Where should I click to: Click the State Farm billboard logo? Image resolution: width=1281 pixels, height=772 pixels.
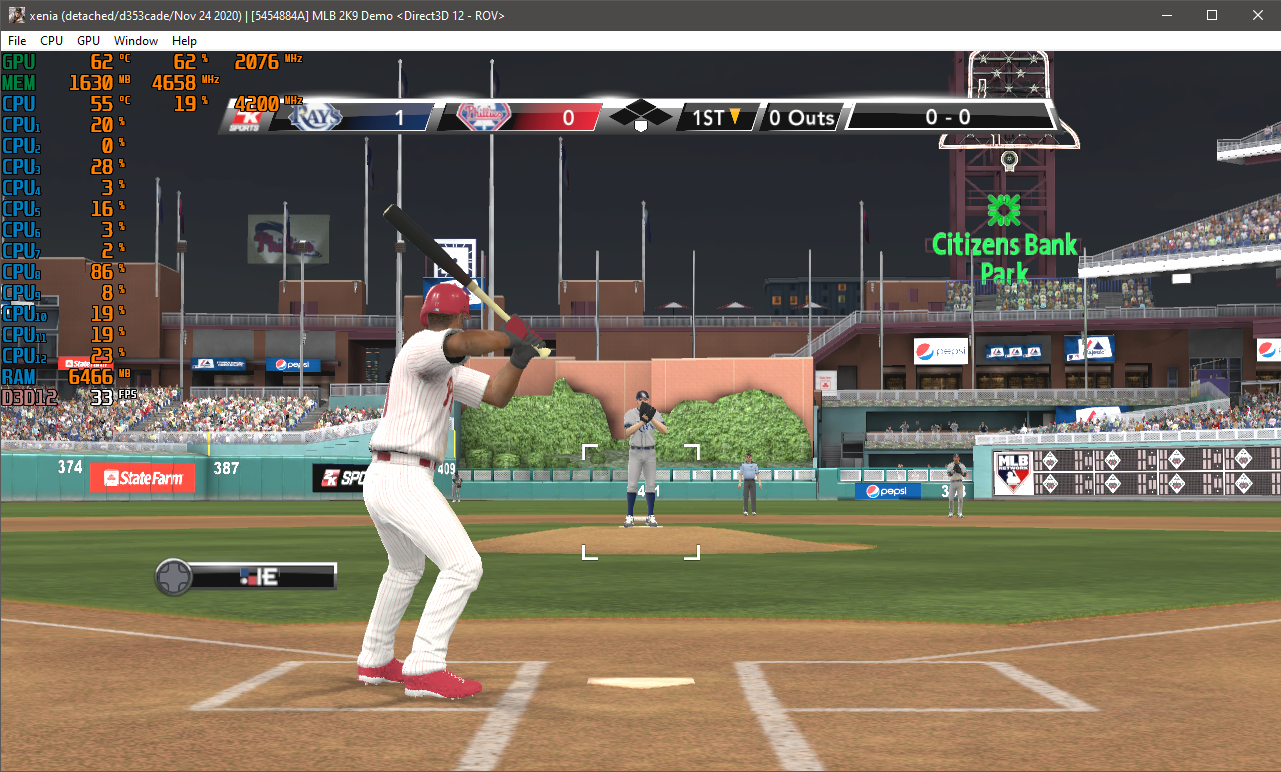coord(143,477)
